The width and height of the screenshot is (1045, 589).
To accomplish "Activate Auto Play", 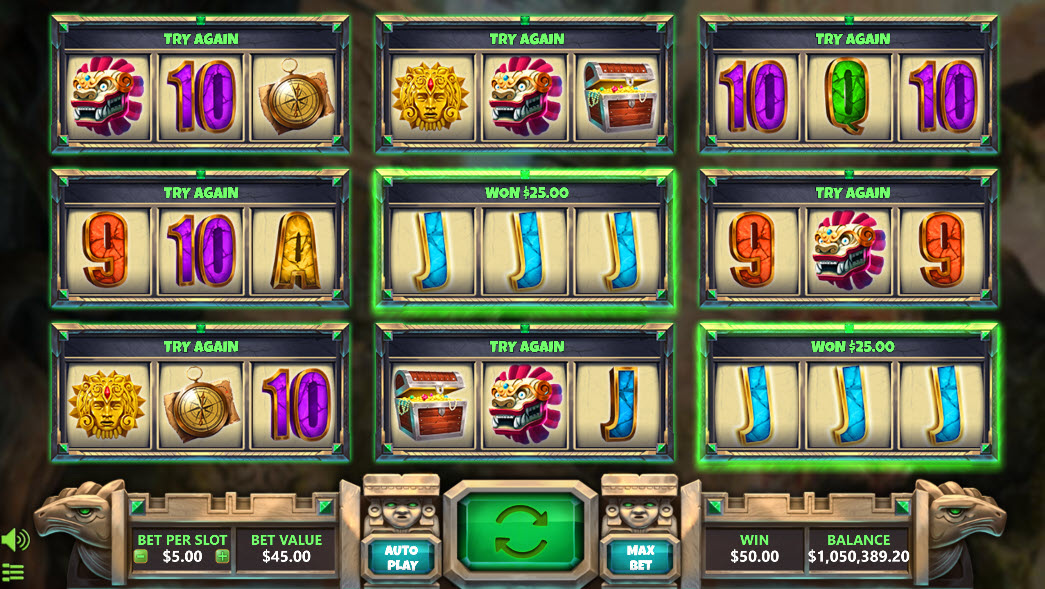I will [x=401, y=557].
